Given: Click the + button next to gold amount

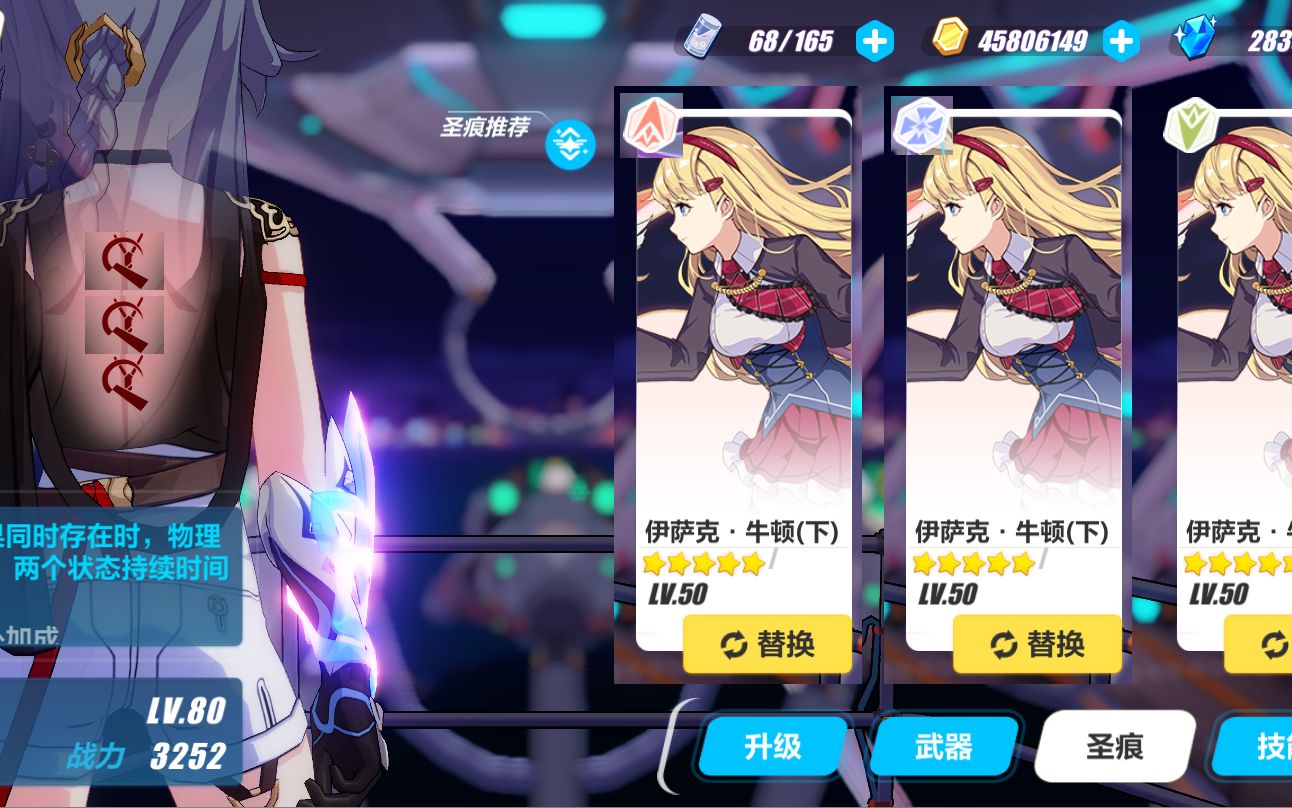Looking at the screenshot, I should [1124, 41].
